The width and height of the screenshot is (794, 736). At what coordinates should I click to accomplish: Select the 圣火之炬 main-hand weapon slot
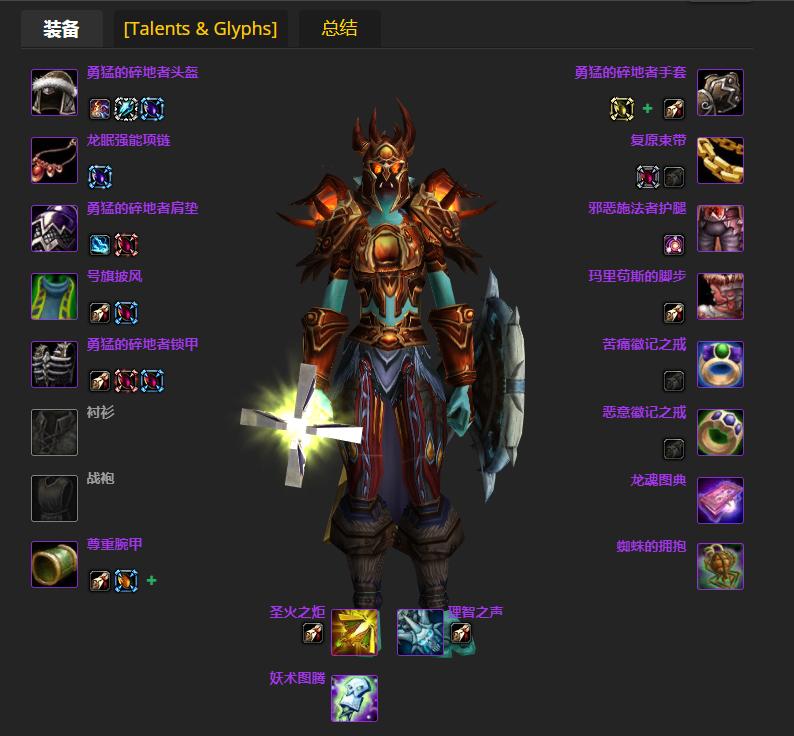pyautogui.click(x=355, y=632)
